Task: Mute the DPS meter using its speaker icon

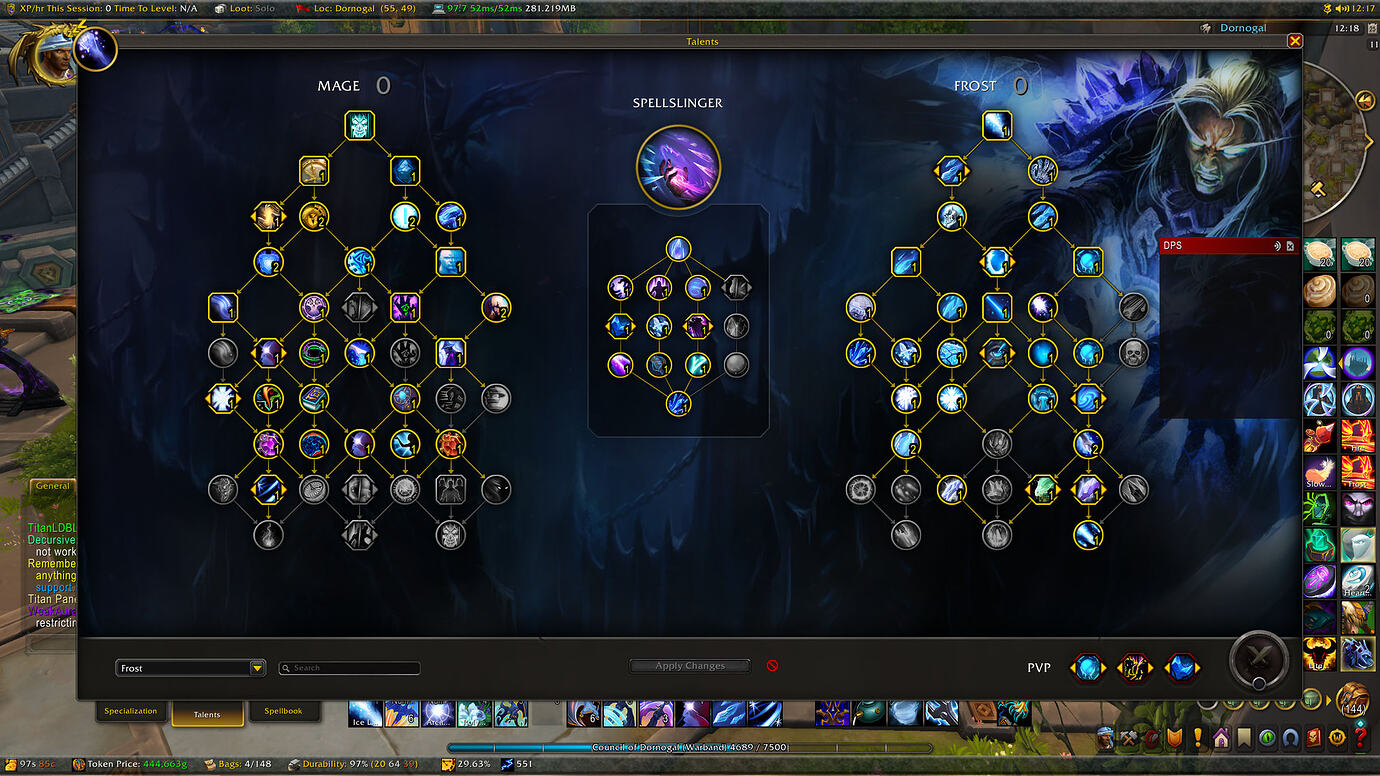Action: coord(1277,245)
